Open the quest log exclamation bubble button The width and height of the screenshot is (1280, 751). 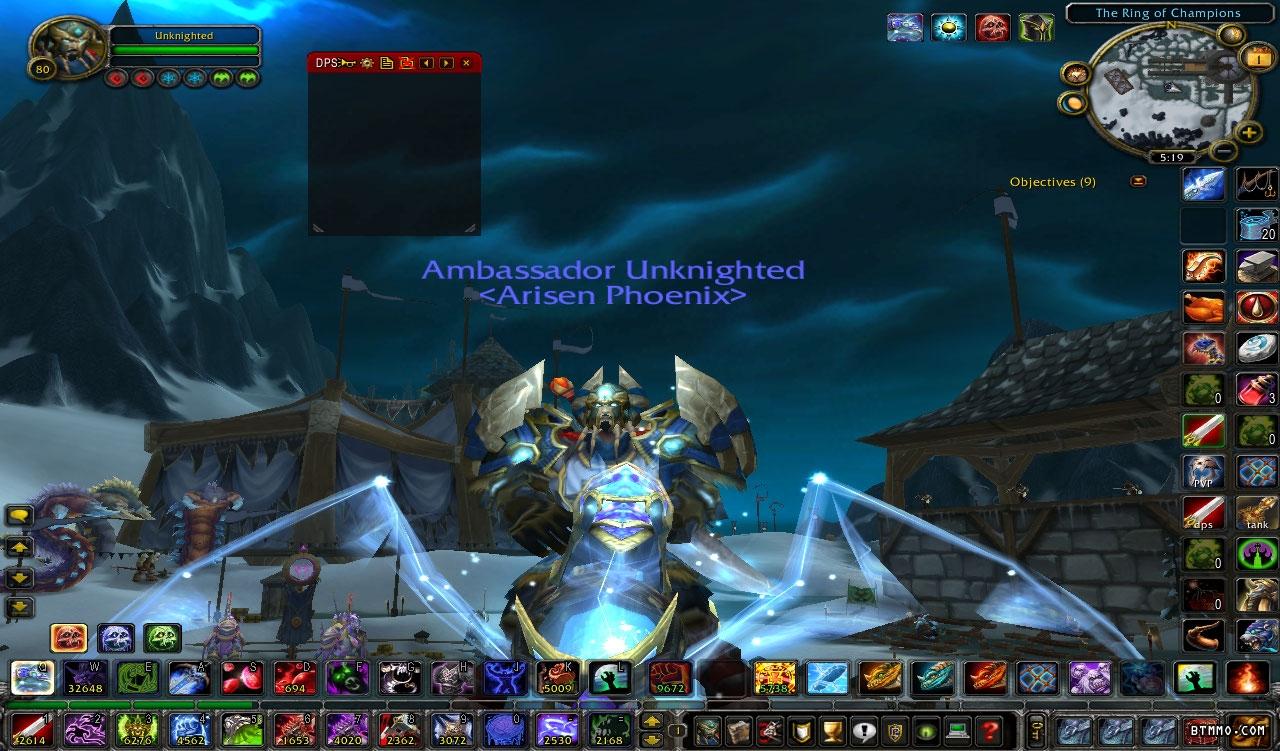pyautogui.click(x=864, y=730)
